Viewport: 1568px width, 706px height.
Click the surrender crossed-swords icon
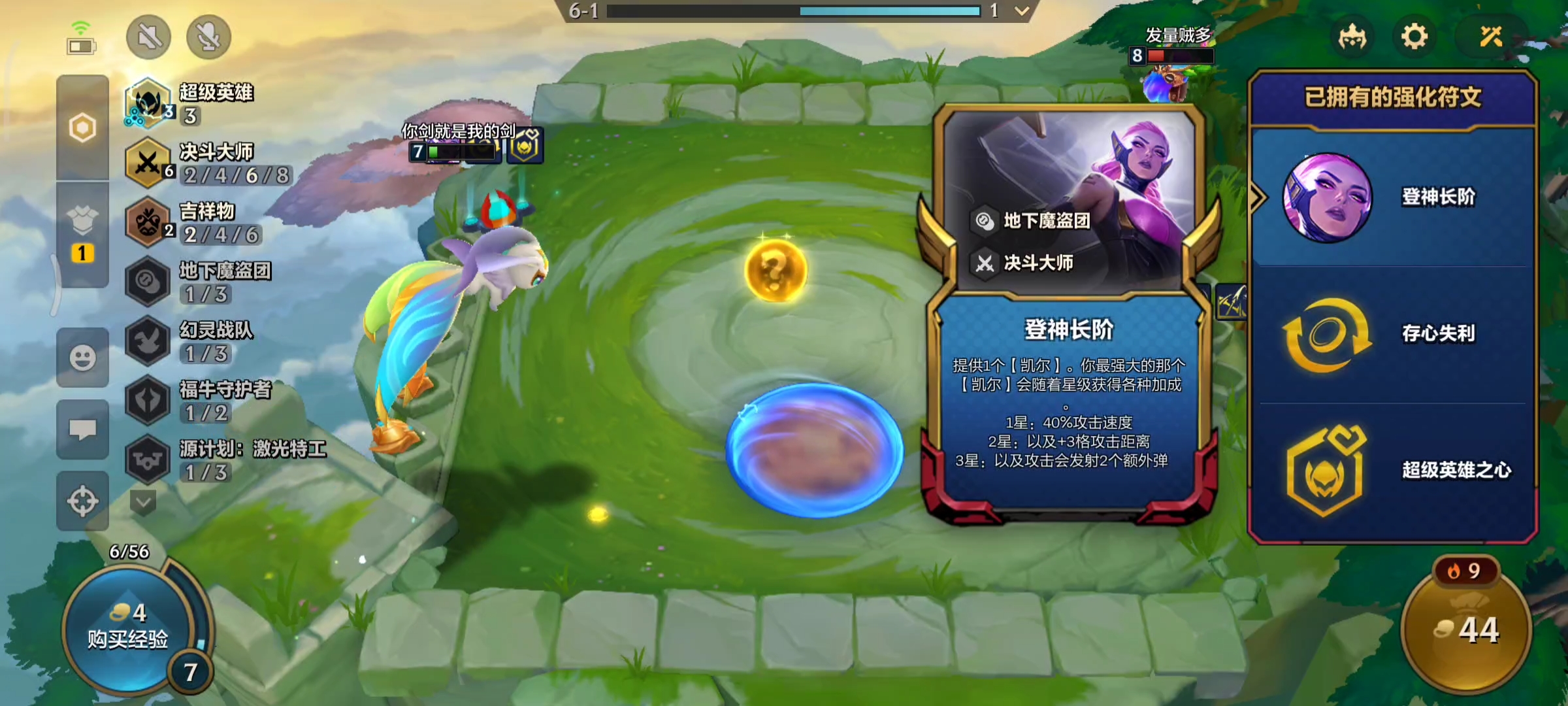(x=1490, y=37)
